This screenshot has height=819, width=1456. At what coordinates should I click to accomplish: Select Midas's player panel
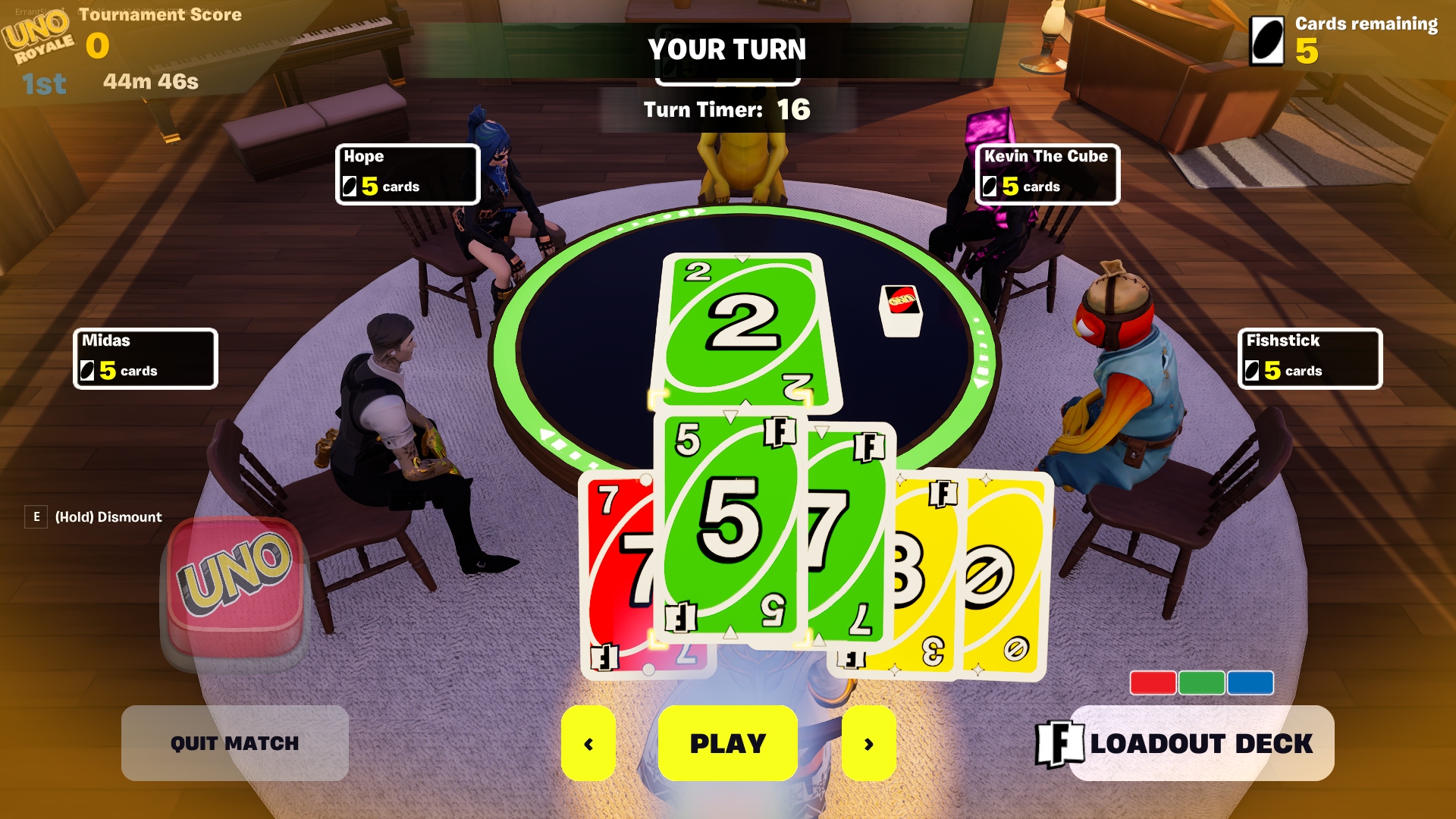pos(145,358)
